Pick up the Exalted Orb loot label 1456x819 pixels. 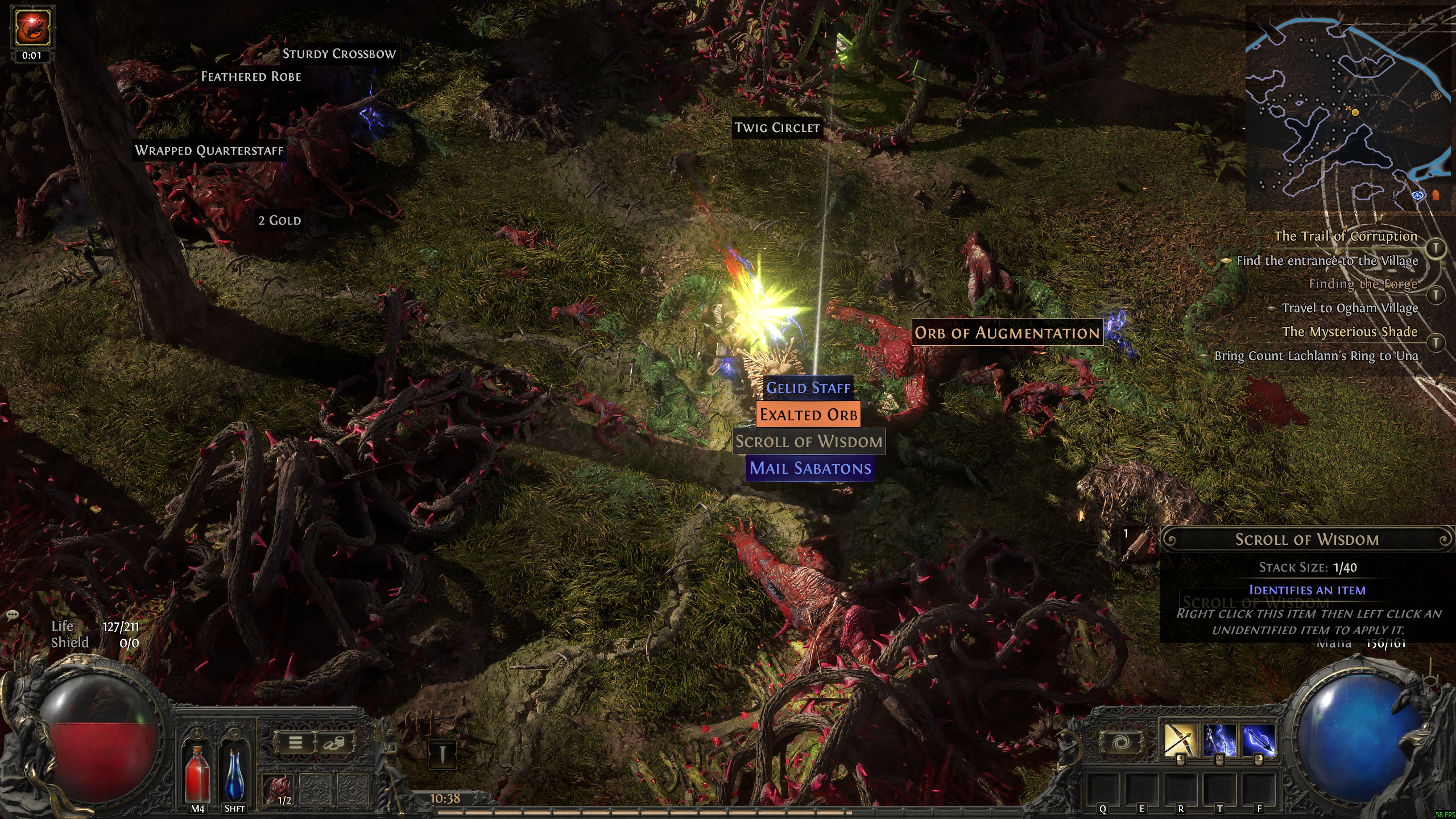[808, 415]
